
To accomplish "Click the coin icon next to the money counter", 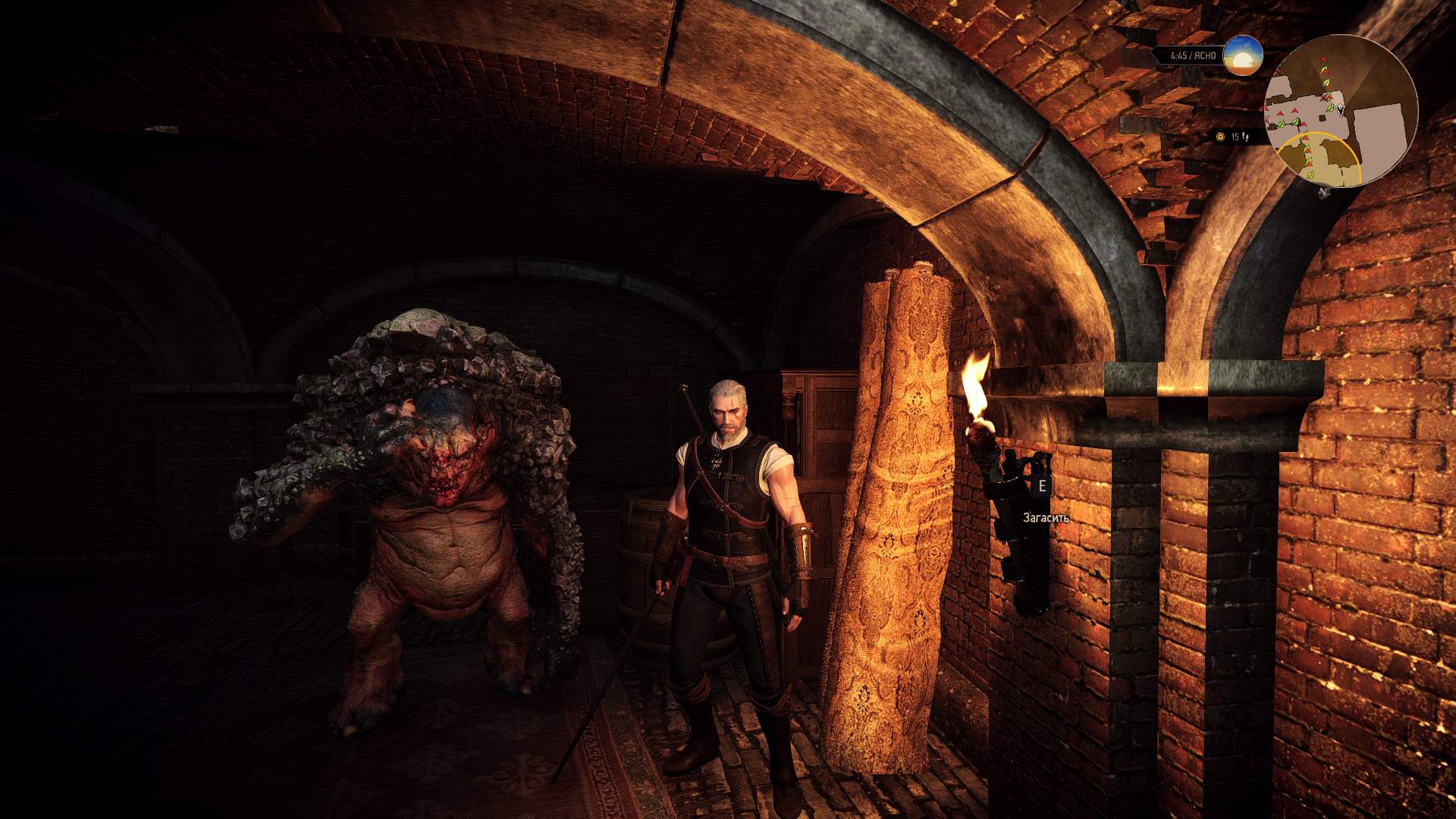I will point(1220,136).
